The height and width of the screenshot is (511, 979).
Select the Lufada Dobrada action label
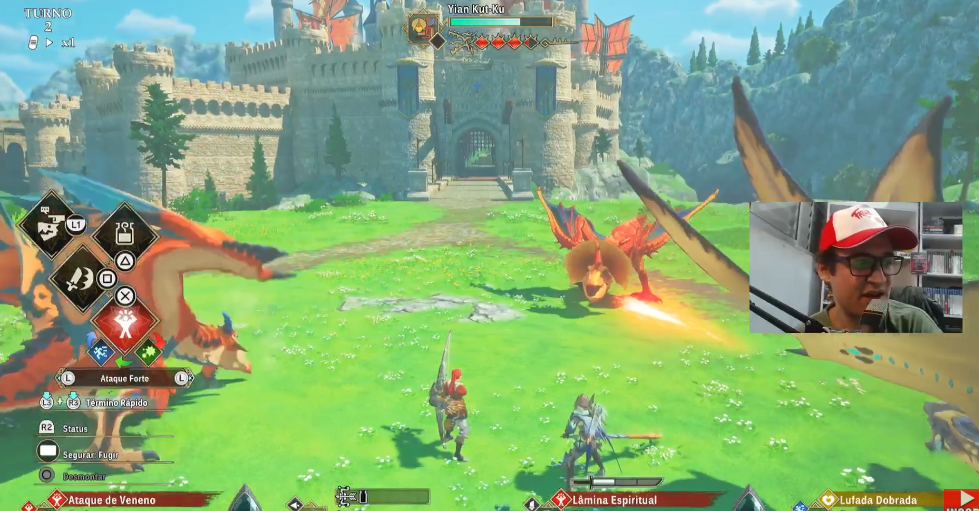880,499
